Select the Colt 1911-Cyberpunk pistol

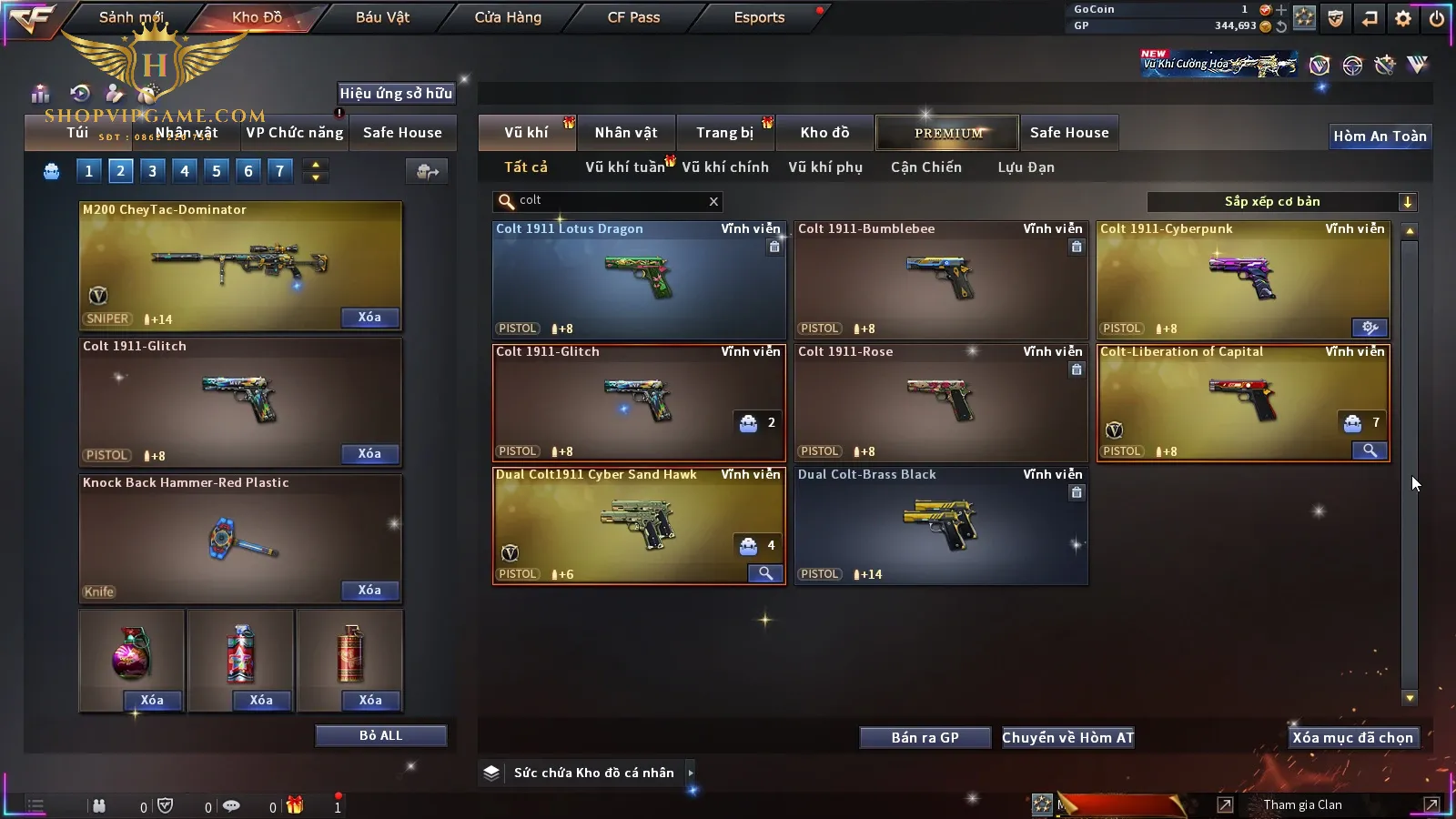click(1242, 280)
